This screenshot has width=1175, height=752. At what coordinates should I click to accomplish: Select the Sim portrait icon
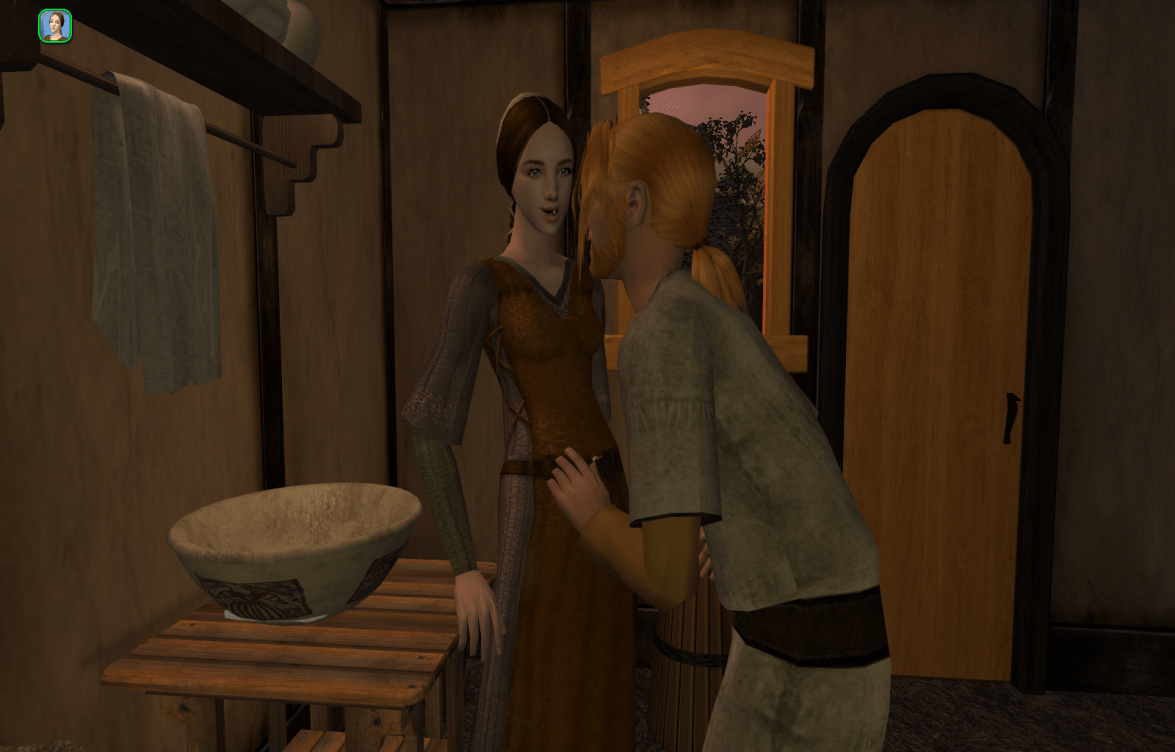pos(55,26)
